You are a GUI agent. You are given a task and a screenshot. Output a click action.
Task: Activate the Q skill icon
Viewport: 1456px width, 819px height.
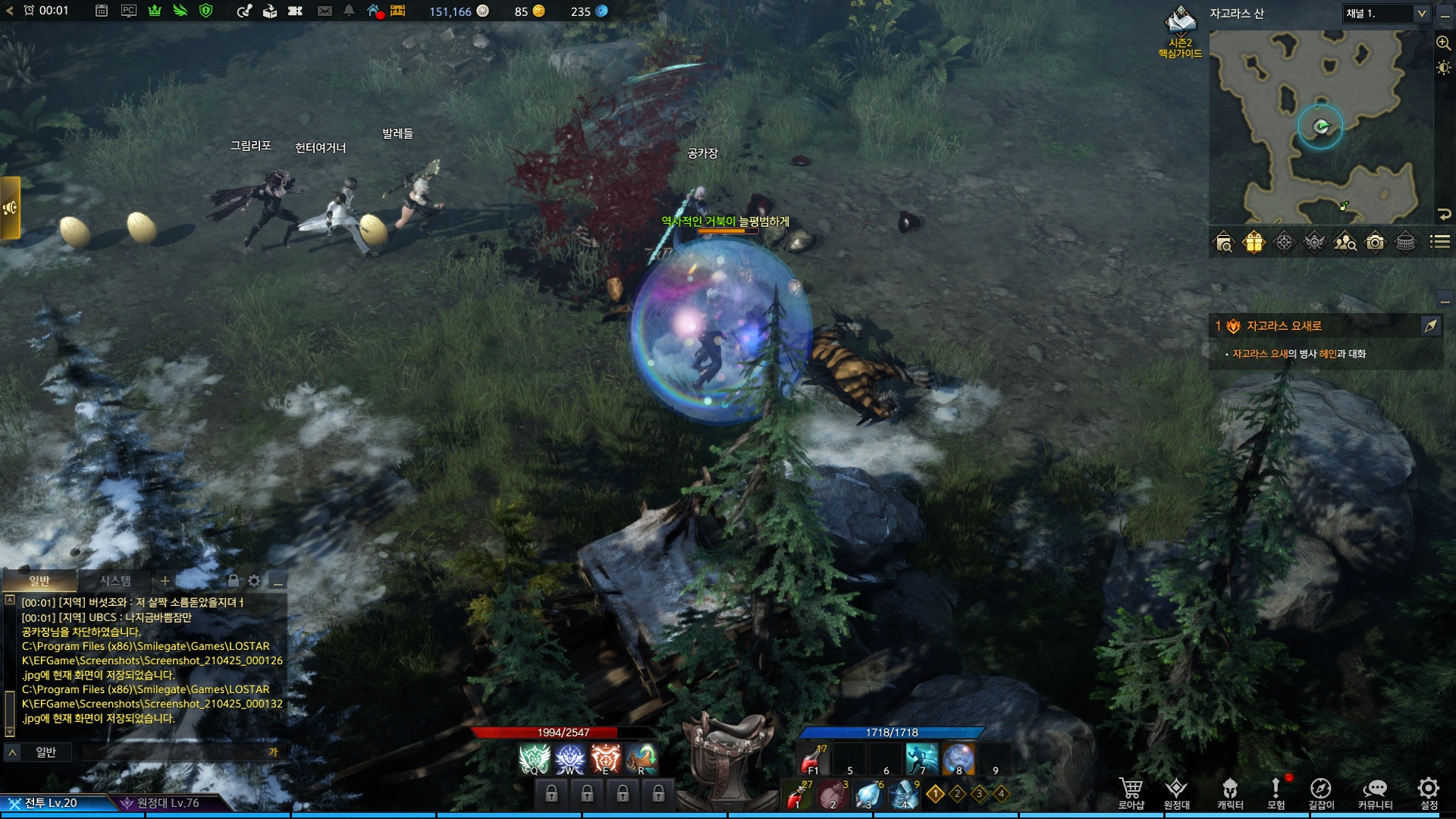pyautogui.click(x=534, y=759)
